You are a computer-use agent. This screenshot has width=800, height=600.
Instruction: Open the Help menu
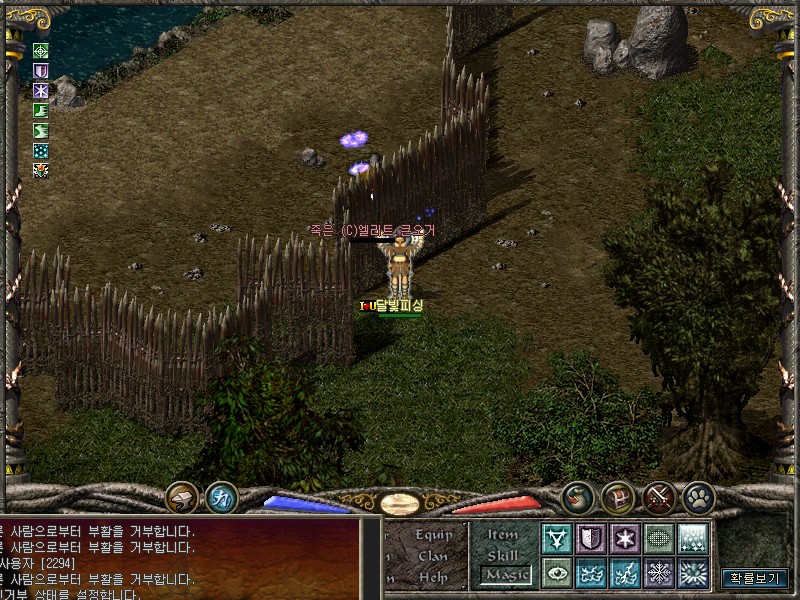pos(433,577)
